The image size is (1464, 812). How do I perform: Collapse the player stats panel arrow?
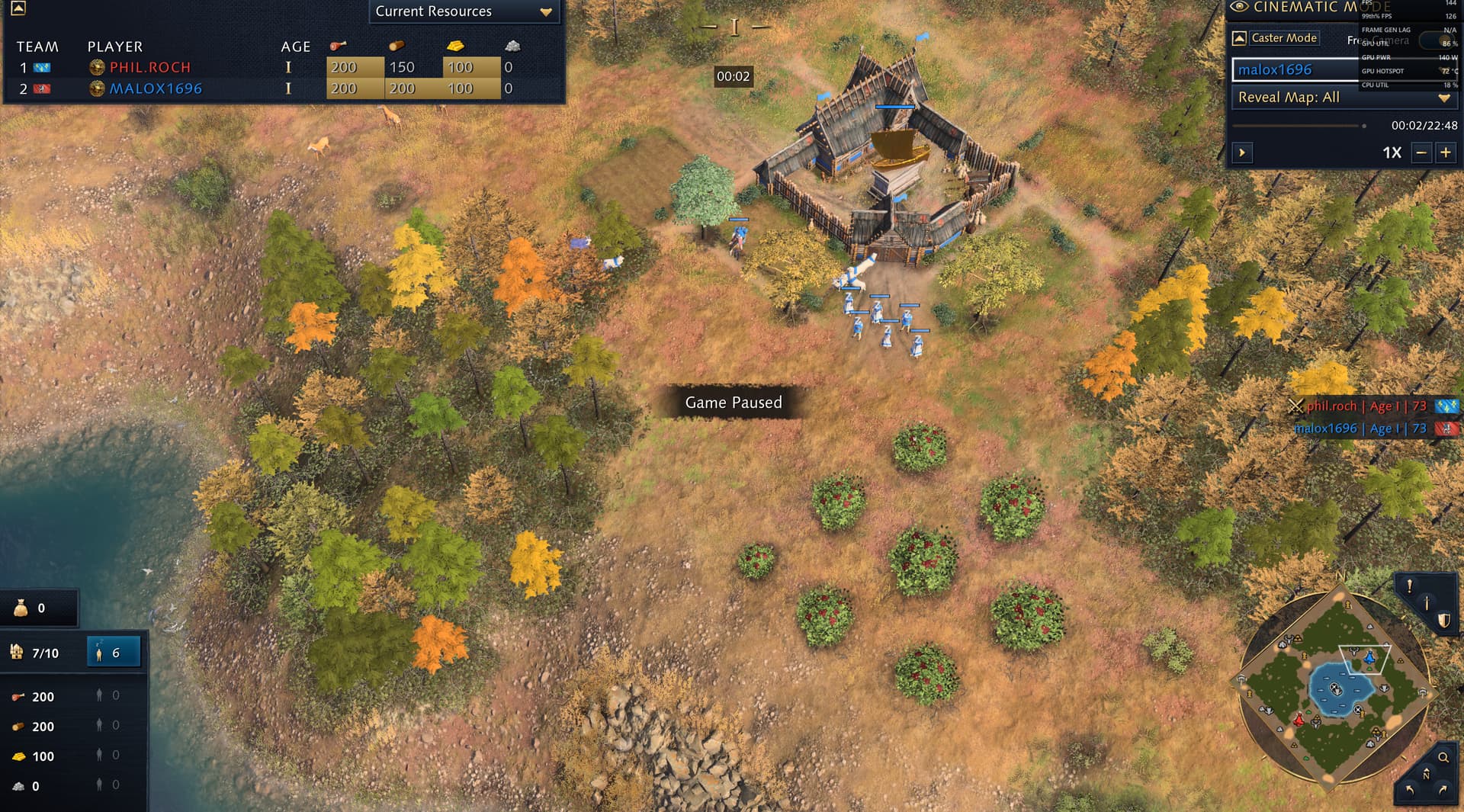[18, 8]
